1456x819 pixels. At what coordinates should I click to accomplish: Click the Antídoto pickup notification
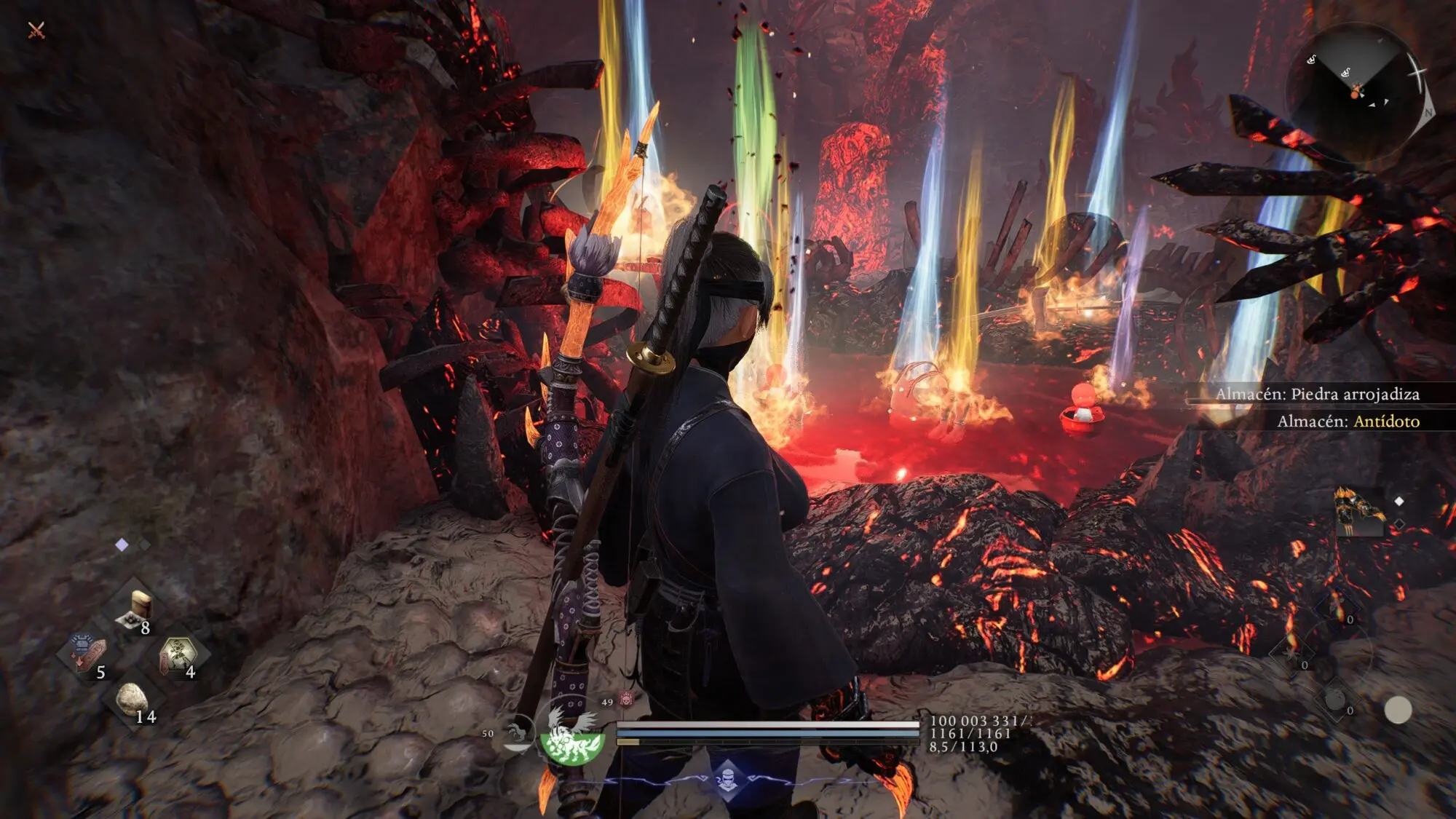[x=1347, y=422]
